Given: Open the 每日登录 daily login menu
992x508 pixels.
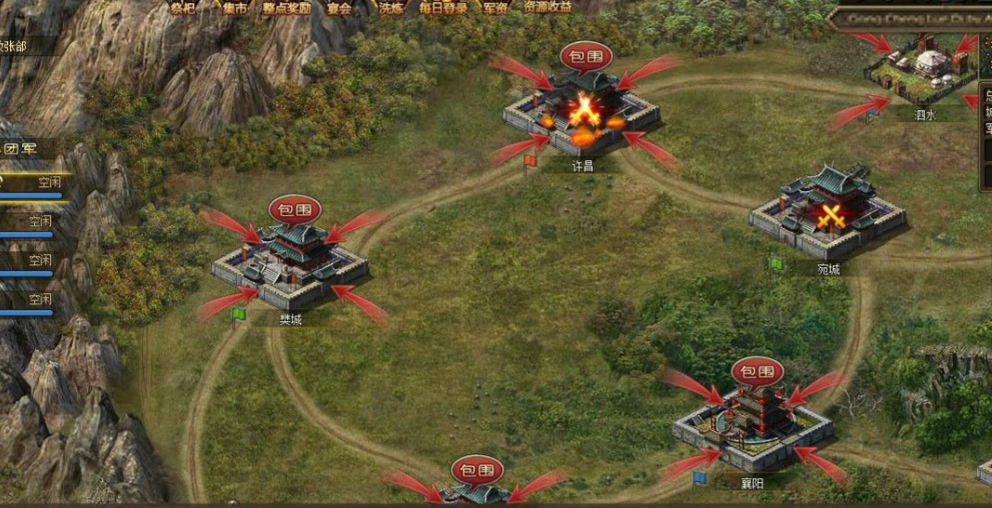Looking at the screenshot, I should click(x=443, y=8).
